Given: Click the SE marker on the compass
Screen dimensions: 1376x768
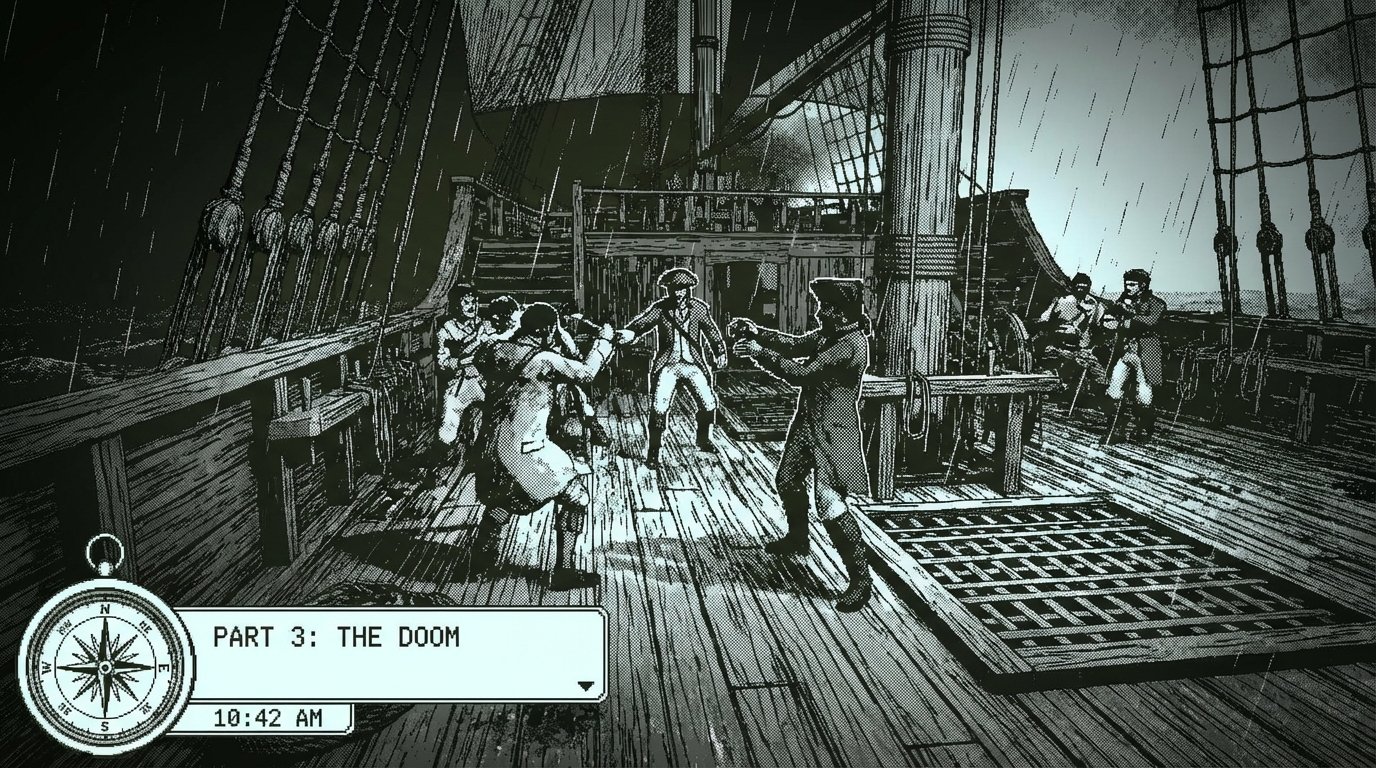Looking at the screenshot, I should [145, 707].
